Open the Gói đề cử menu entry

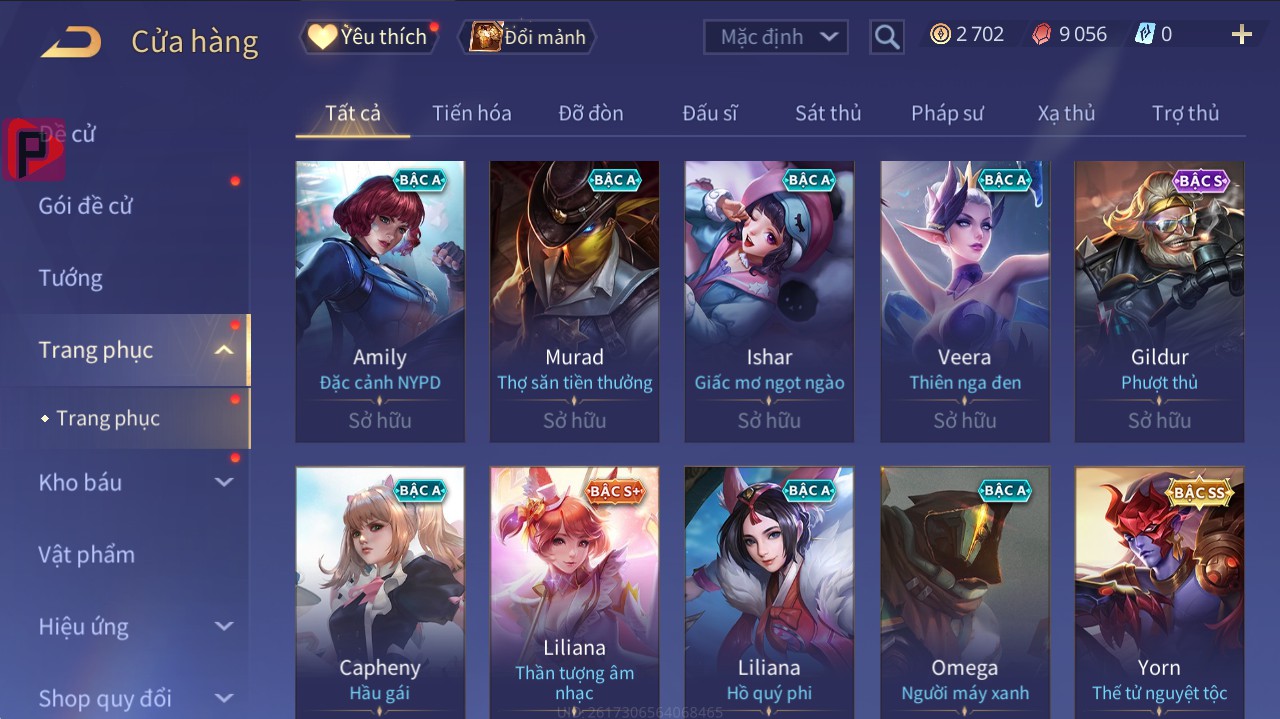coord(86,206)
